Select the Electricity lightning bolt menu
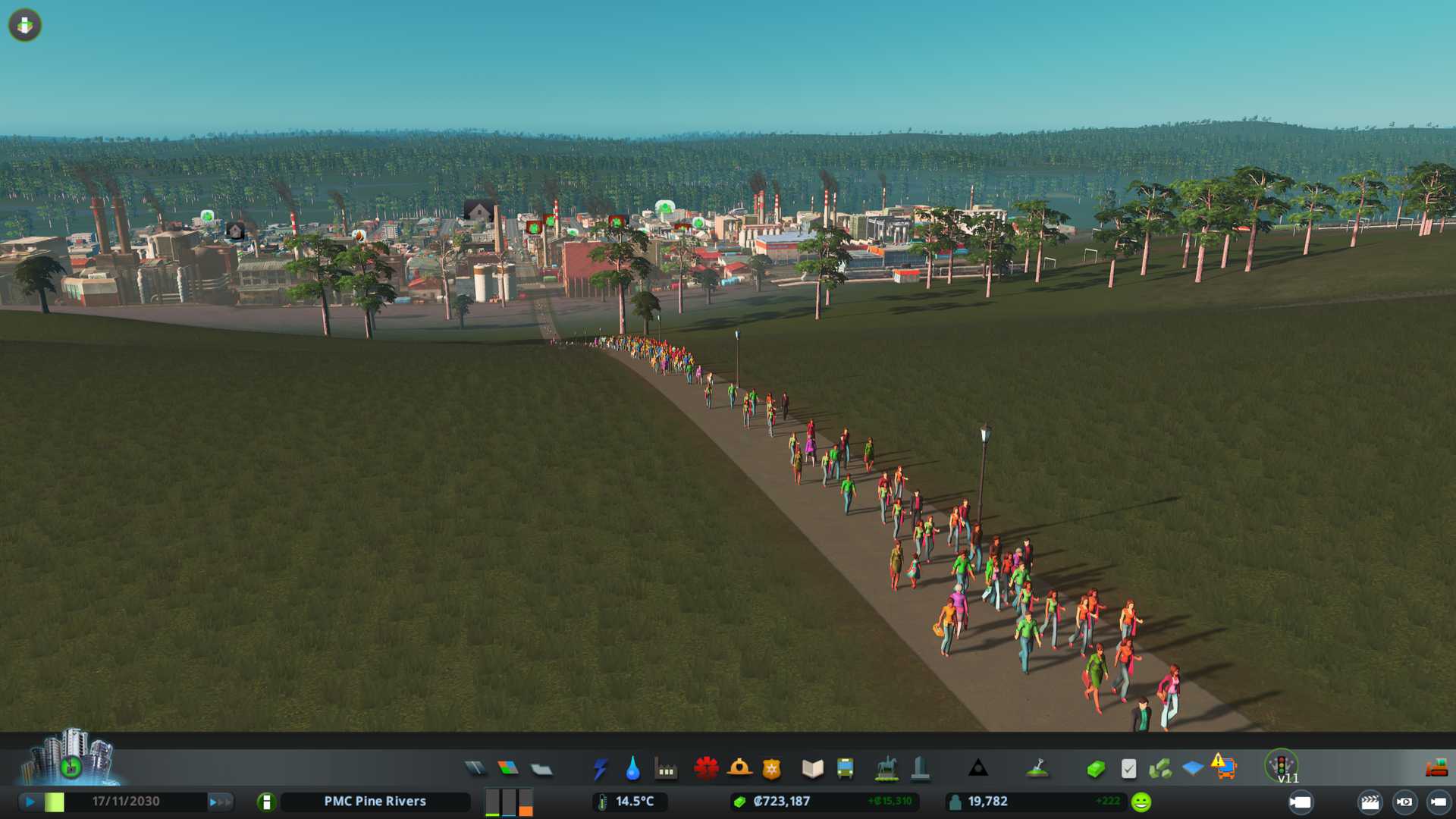Viewport: 1456px width, 819px height. (x=600, y=769)
